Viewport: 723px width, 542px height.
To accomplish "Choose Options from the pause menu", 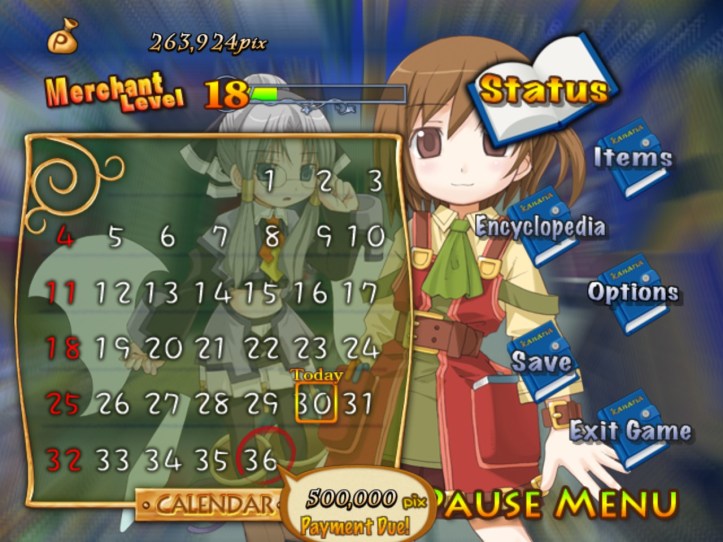I will point(632,293).
